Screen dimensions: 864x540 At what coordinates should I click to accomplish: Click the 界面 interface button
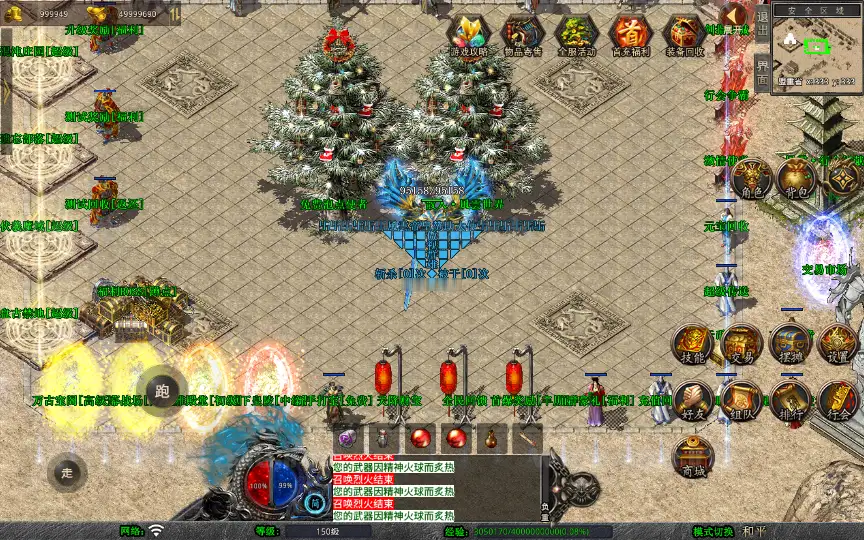point(762,71)
